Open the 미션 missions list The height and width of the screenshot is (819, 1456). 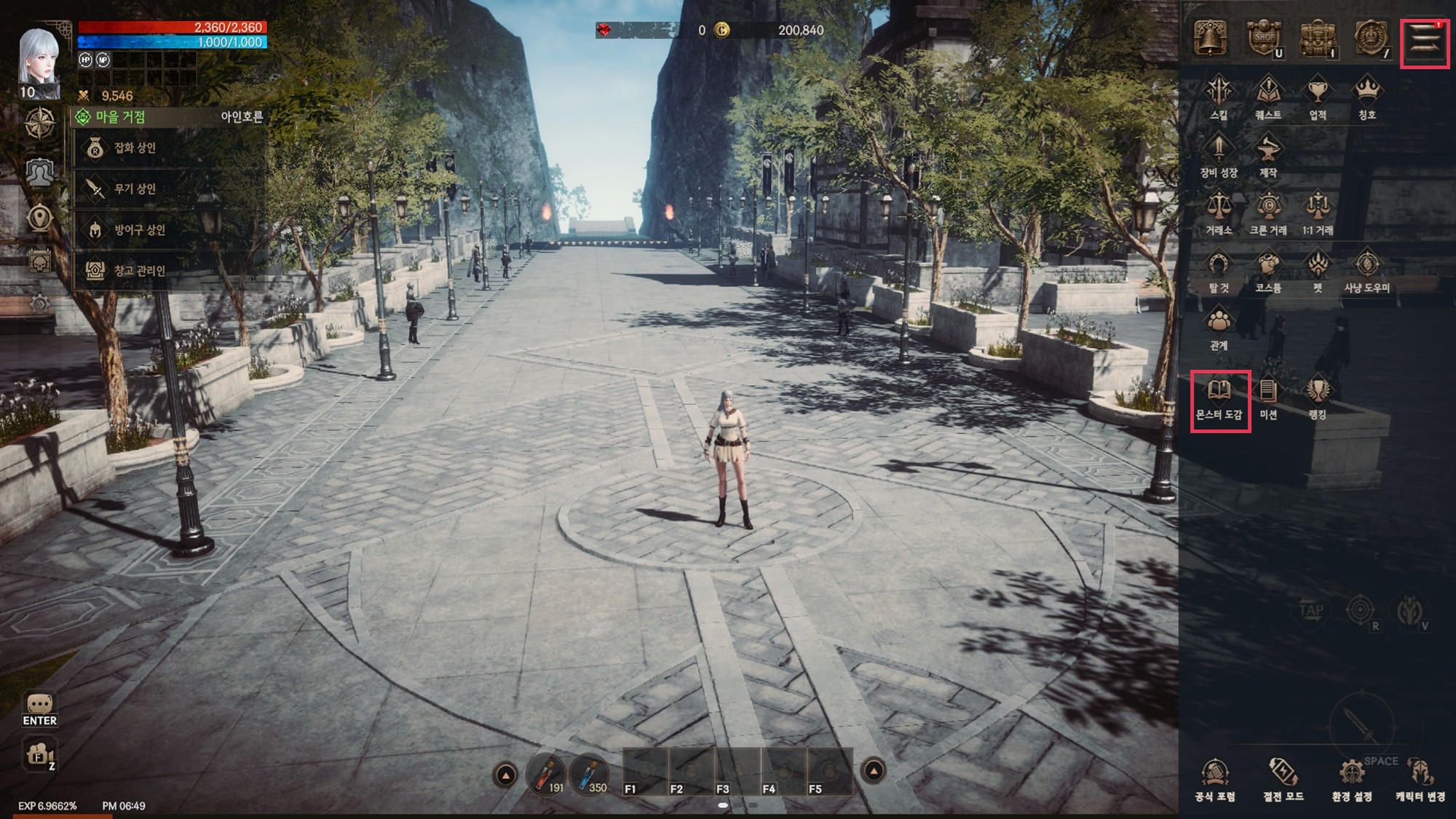click(x=1268, y=398)
